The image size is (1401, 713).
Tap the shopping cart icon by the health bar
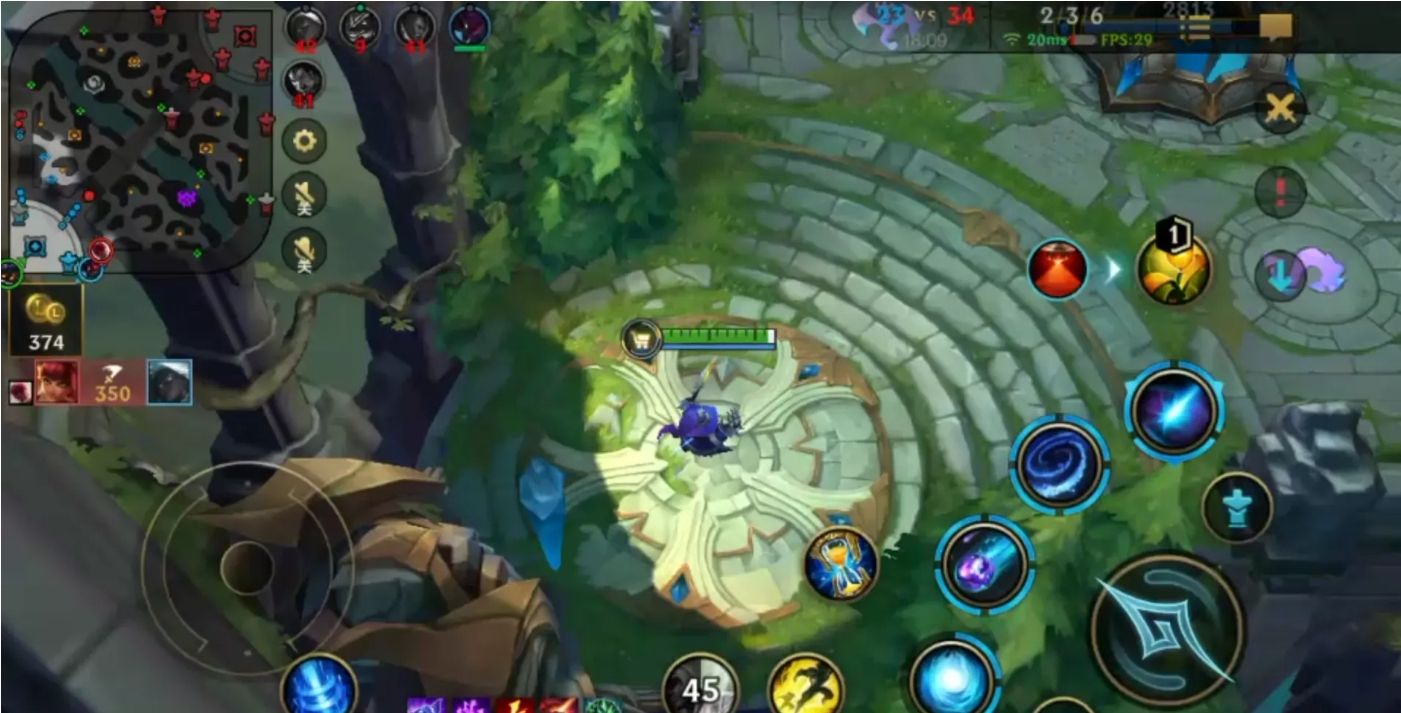click(640, 339)
